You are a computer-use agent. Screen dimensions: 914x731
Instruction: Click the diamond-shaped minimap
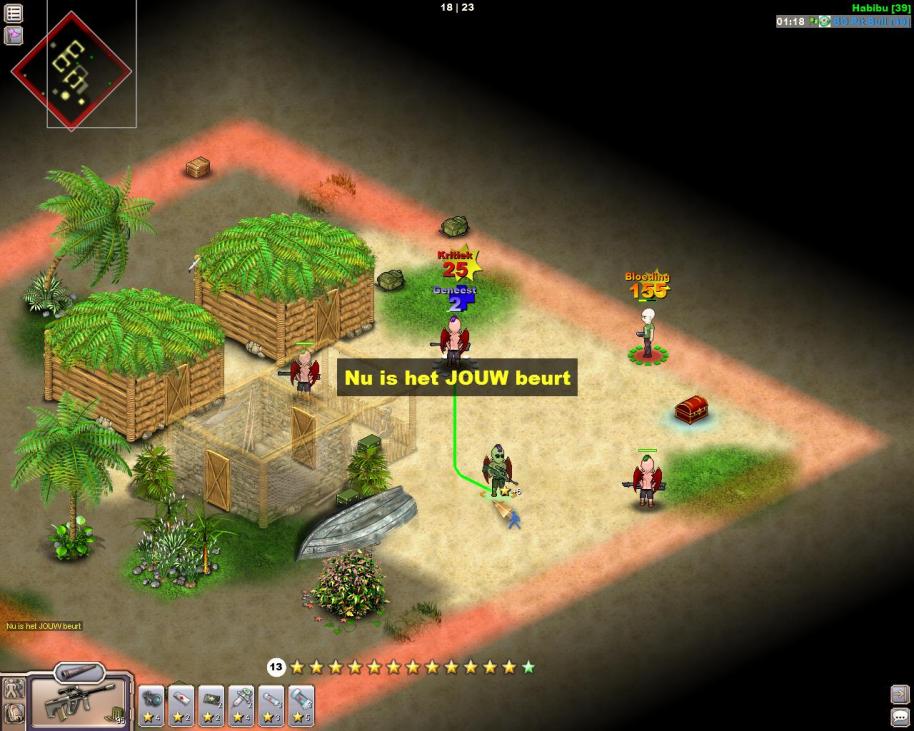point(71,69)
